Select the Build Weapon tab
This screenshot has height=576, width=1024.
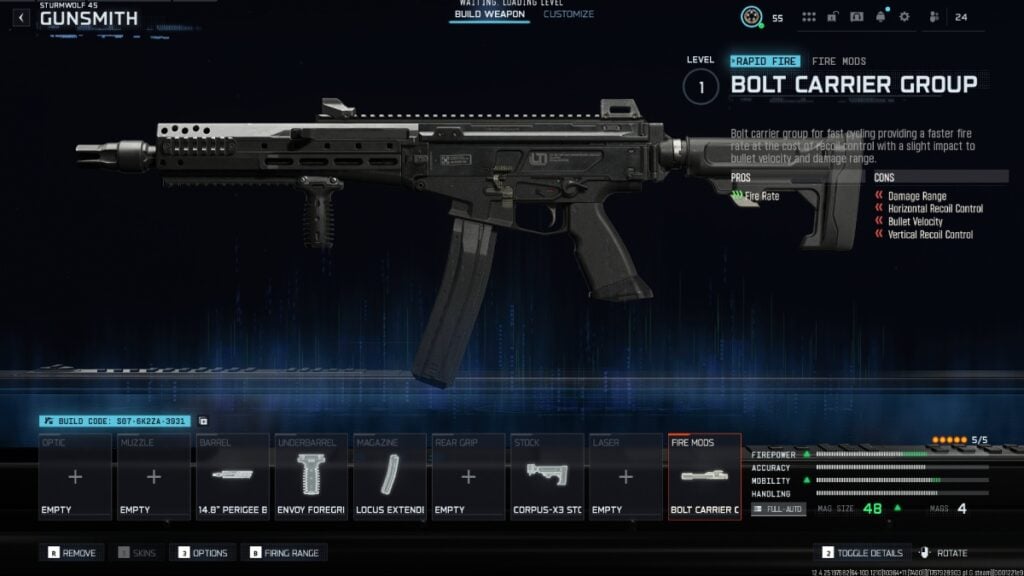tap(489, 15)
